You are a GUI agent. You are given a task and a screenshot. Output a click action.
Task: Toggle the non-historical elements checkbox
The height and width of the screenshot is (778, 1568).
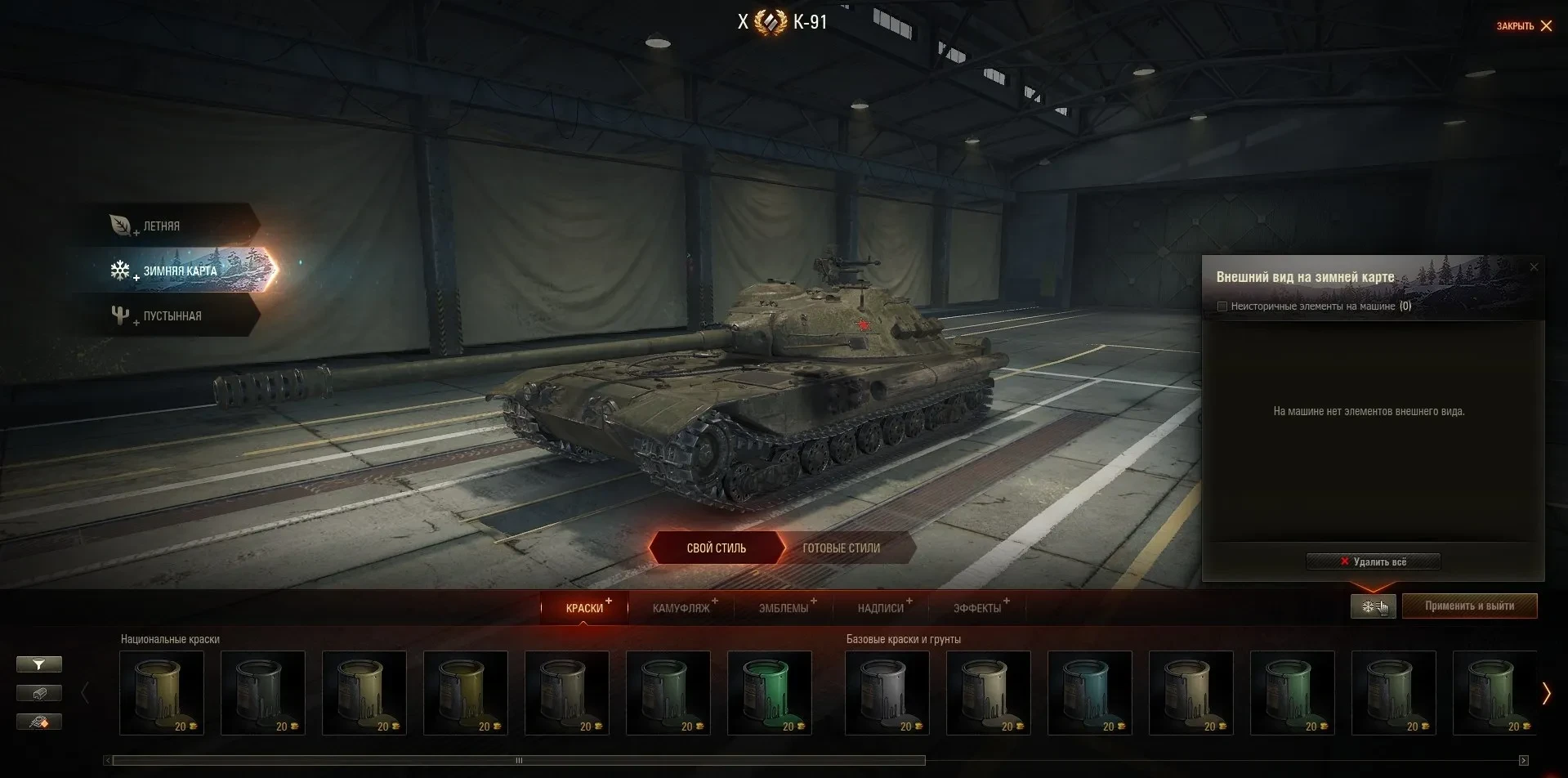coord(1222,306)
